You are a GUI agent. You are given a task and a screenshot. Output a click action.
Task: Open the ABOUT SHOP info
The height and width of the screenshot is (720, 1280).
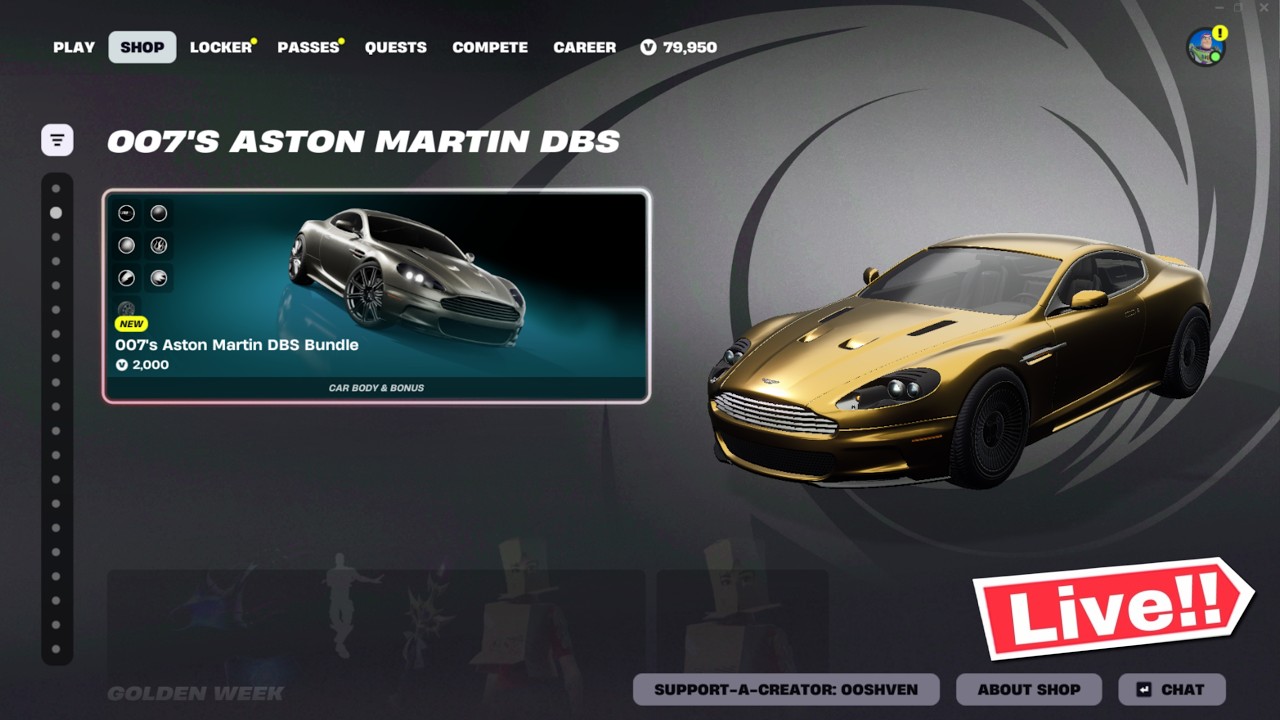tap(1028, 689)
